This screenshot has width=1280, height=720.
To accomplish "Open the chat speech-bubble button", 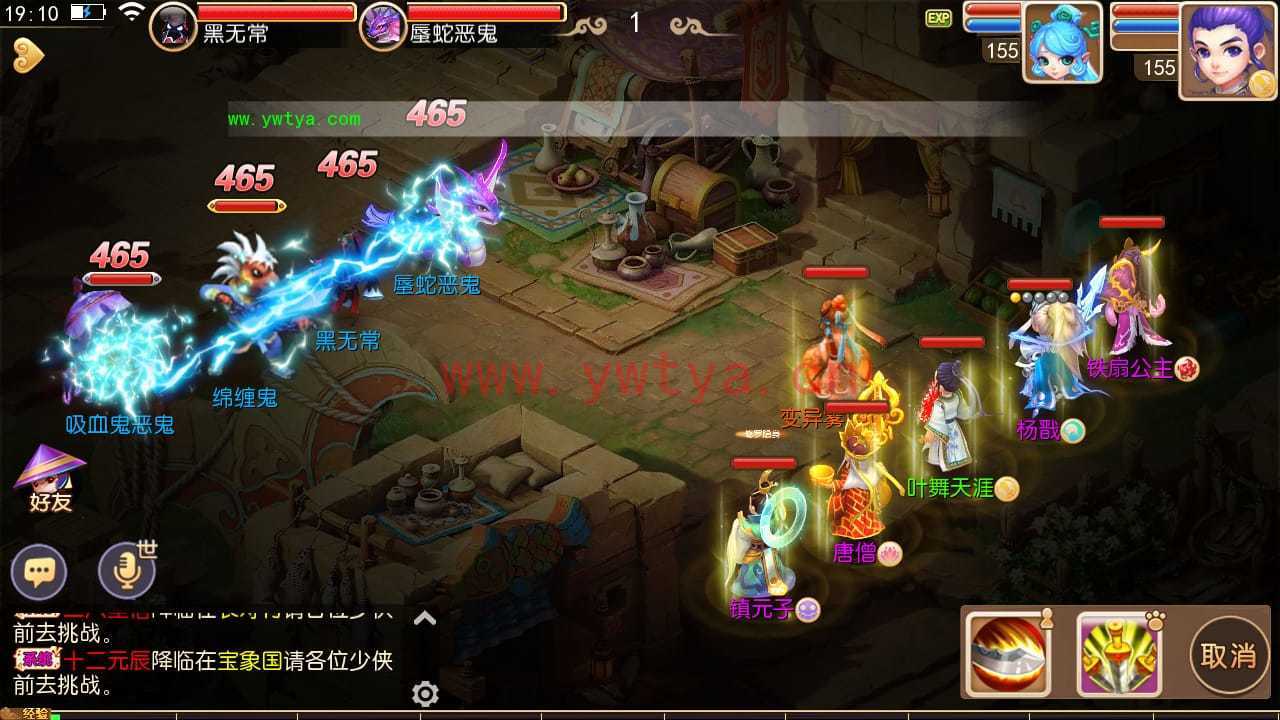I will pos(39,573).
